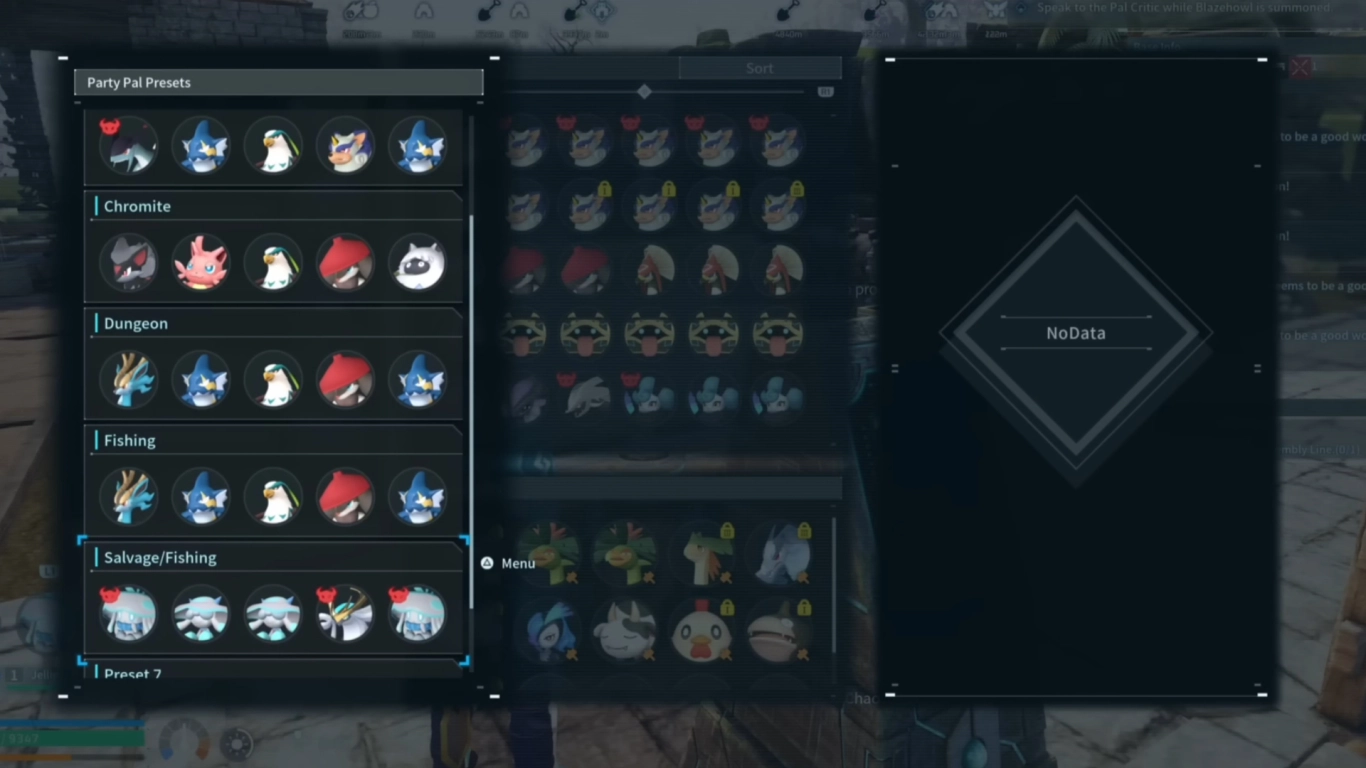Click the Sort button
The height and width of the screenshot is (768, 1366).
click(x=759, y=67)
